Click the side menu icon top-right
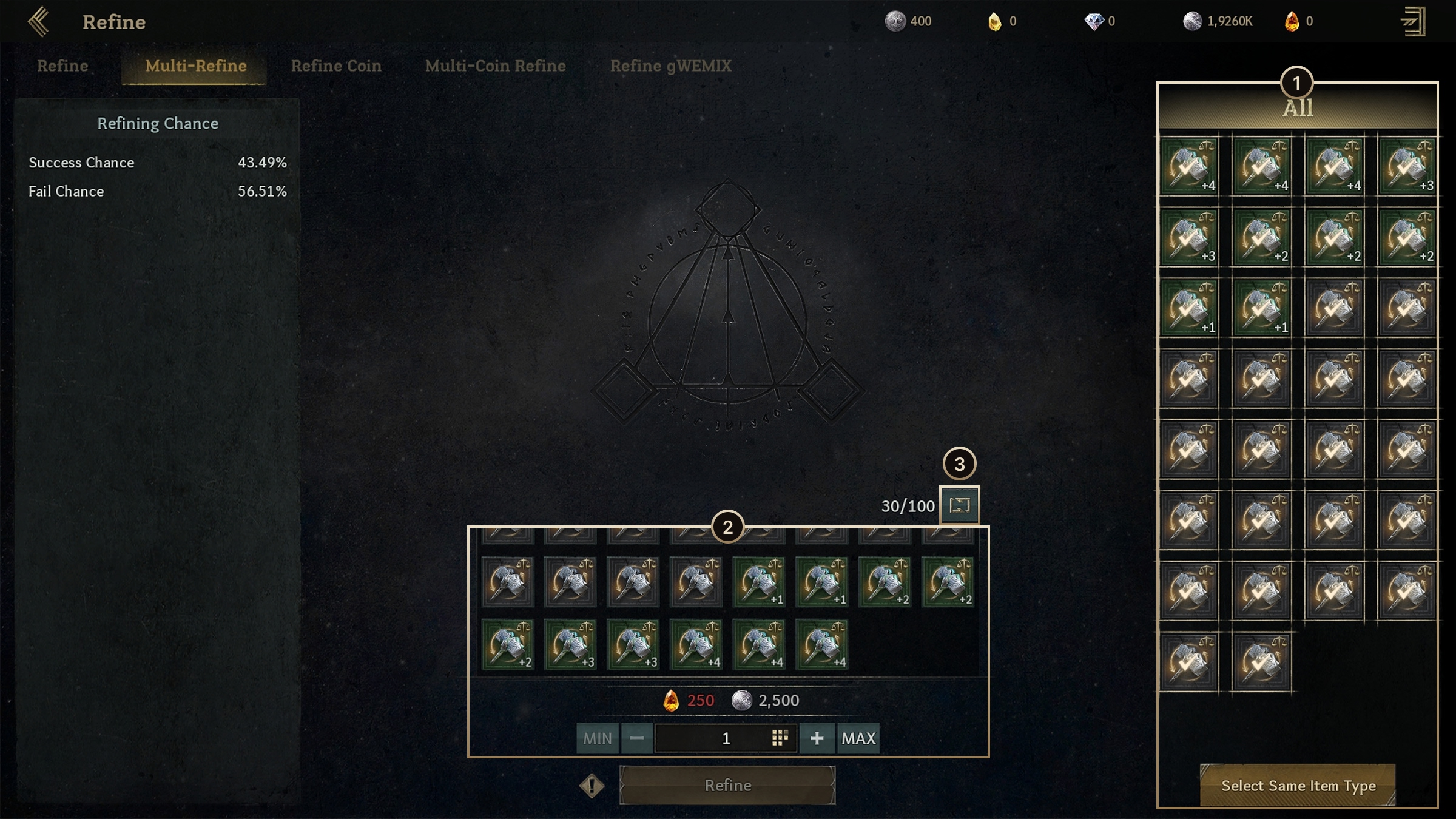1456x819 pixels. (1414, 22)
